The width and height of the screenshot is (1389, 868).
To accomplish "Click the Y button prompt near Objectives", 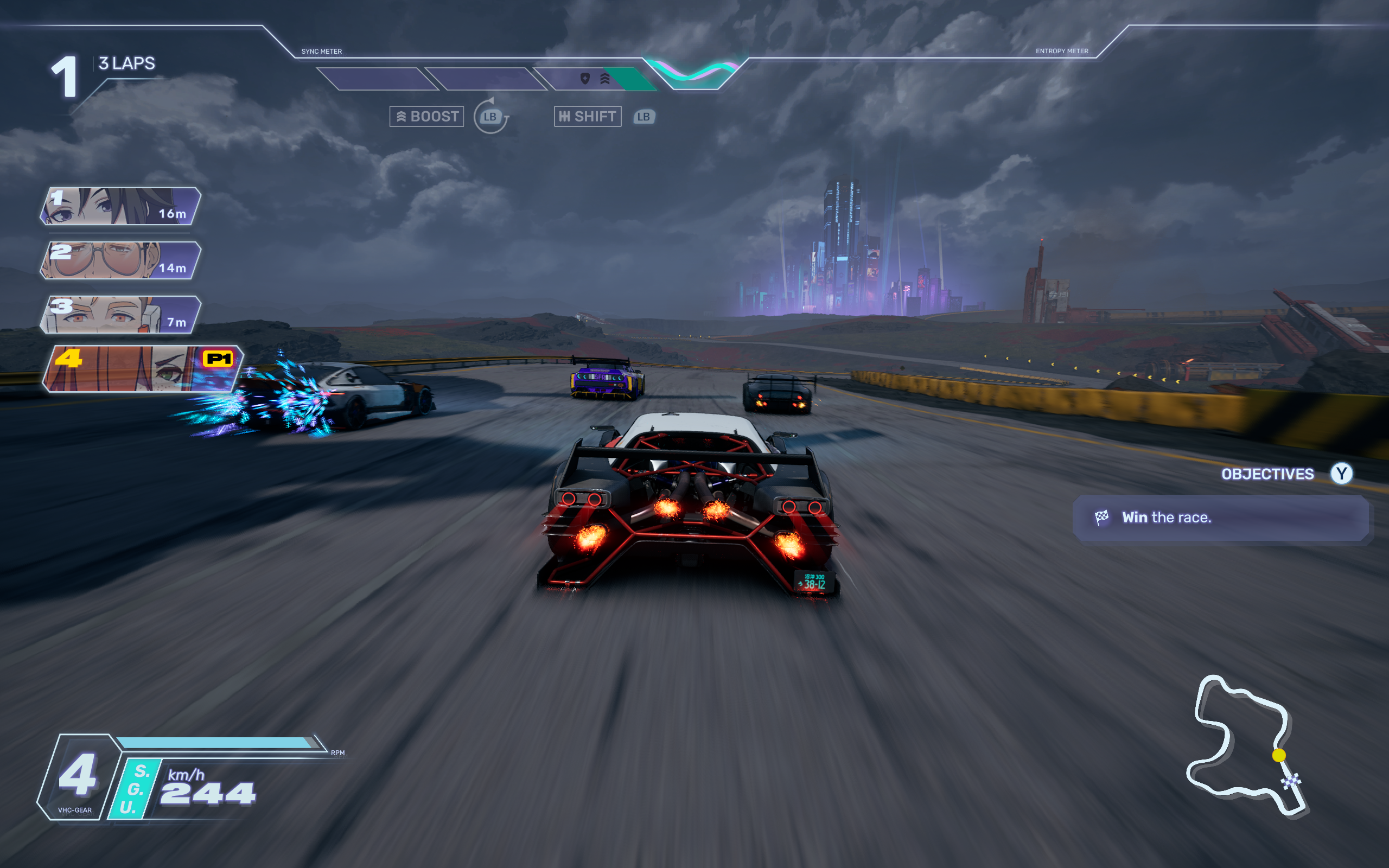I will click(1341, 474).
